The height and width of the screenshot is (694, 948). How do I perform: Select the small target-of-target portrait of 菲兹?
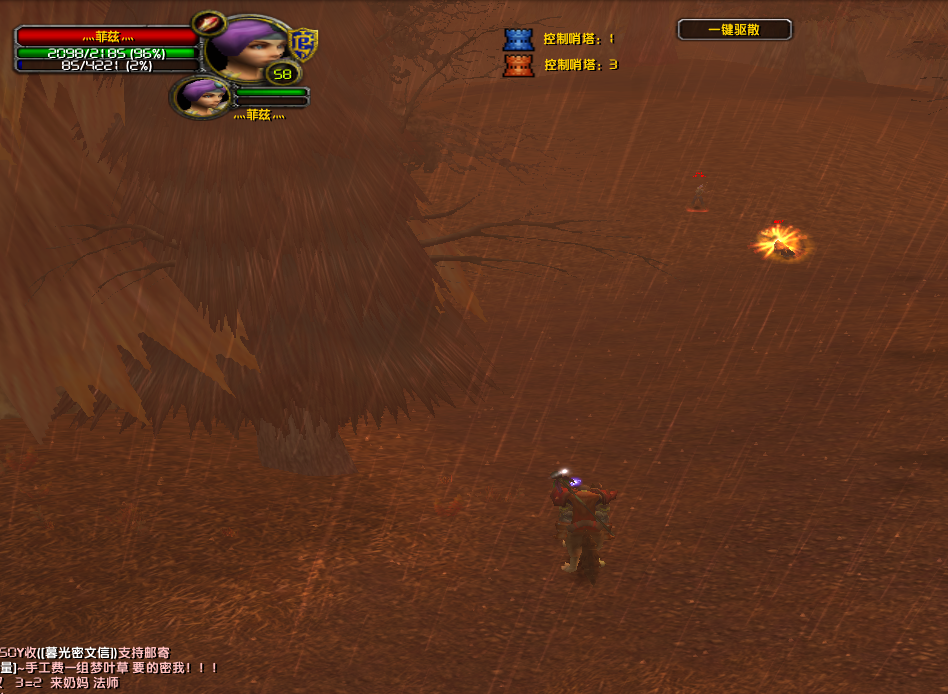(201, 96)
